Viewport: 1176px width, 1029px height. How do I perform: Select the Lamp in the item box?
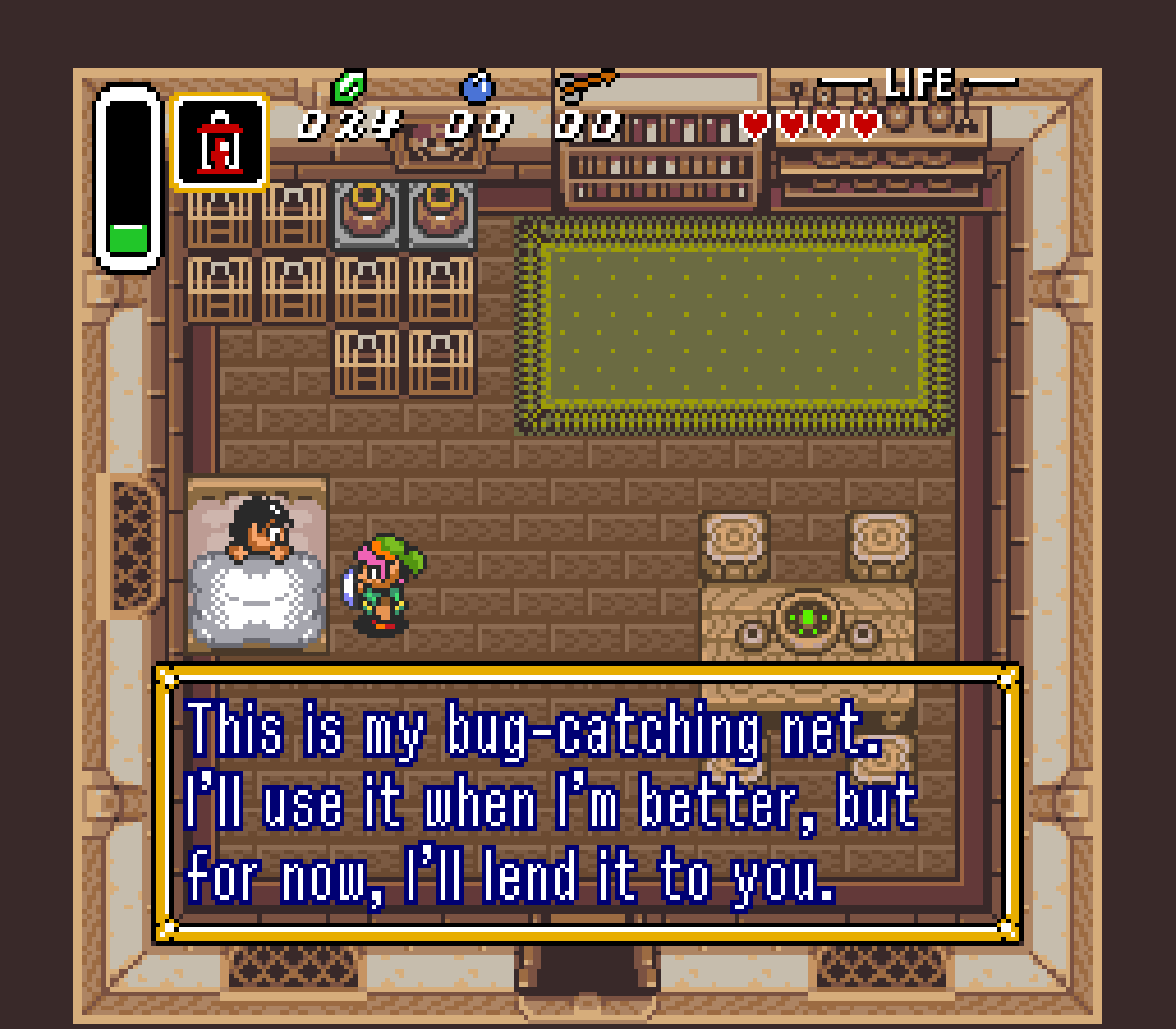pyautogui.click(x=219, y=143)
